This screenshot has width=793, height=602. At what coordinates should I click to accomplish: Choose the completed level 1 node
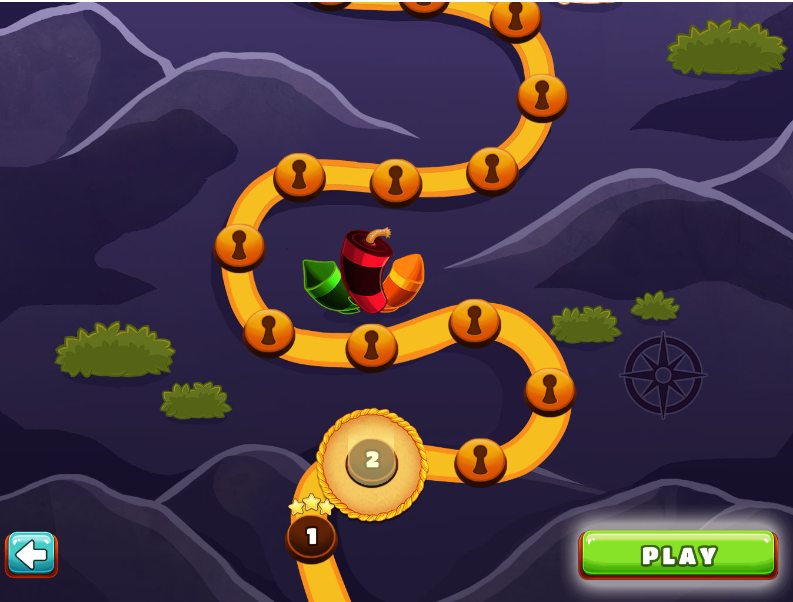pyautogui.click(x=311, y=536)
